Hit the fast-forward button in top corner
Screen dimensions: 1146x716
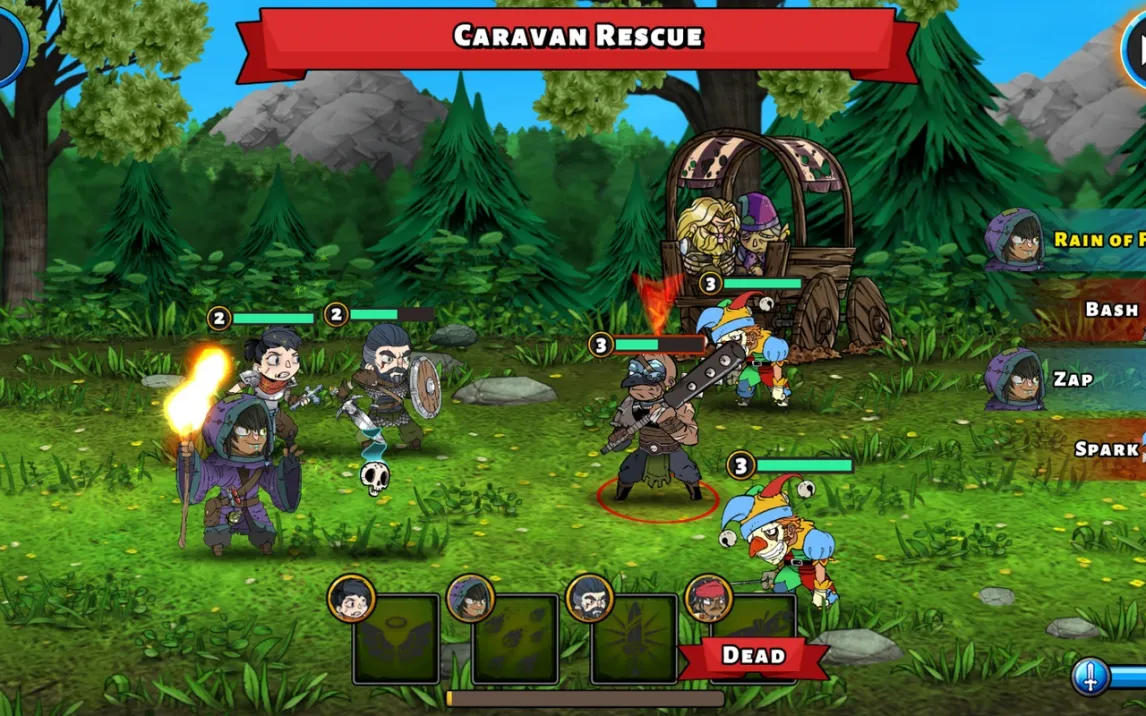coord(1135,46)
